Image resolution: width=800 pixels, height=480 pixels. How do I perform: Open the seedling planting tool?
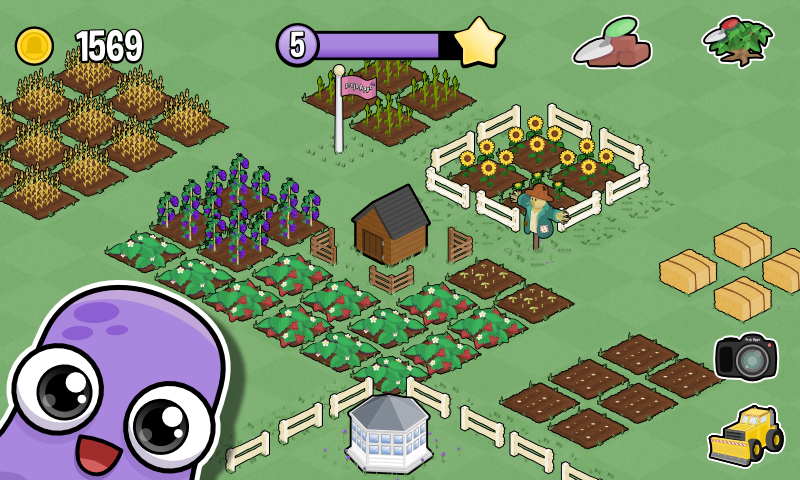coord(740,42)
